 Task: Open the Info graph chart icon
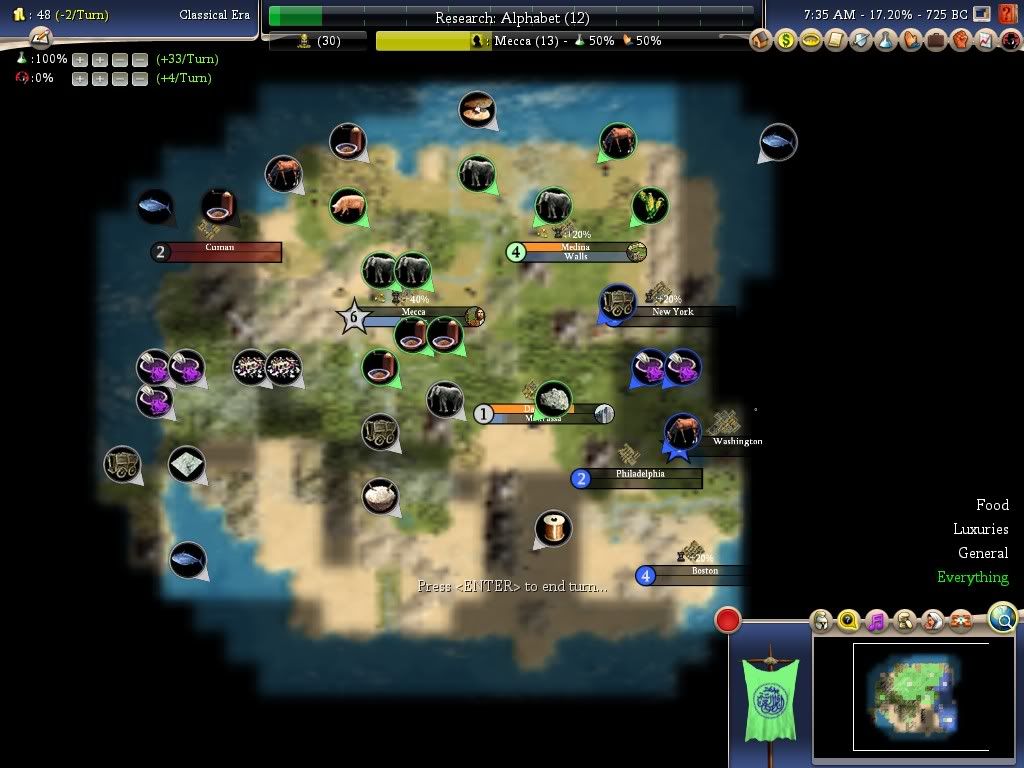[984, 41]
